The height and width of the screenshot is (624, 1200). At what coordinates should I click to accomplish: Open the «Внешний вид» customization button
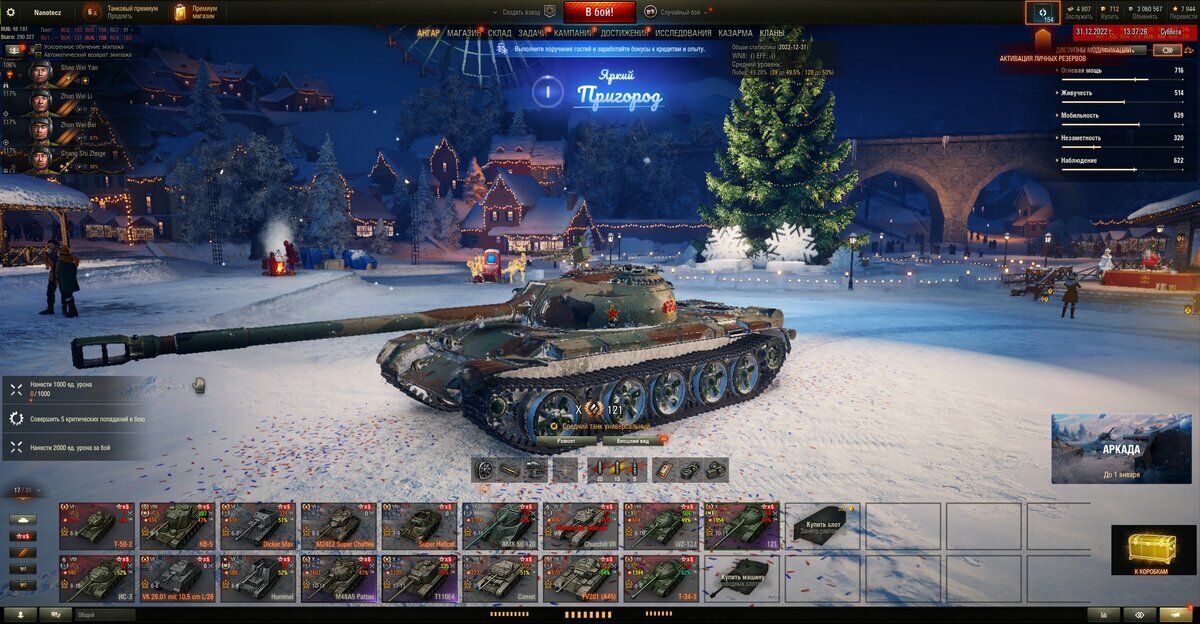point(633,440)
